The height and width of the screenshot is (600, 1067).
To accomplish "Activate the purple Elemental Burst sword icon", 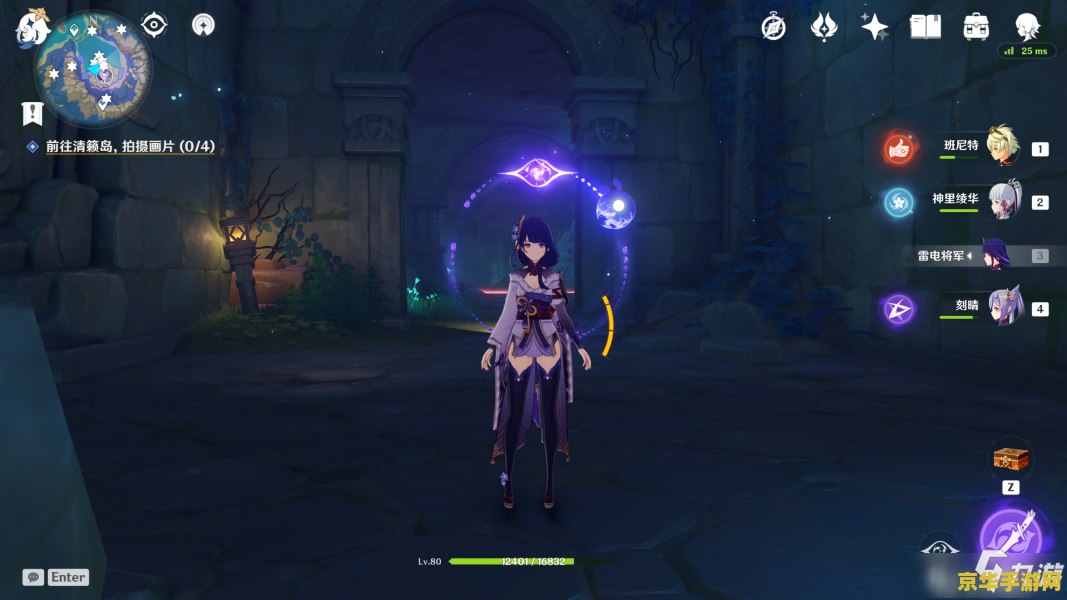I will tap(1012, 538).
